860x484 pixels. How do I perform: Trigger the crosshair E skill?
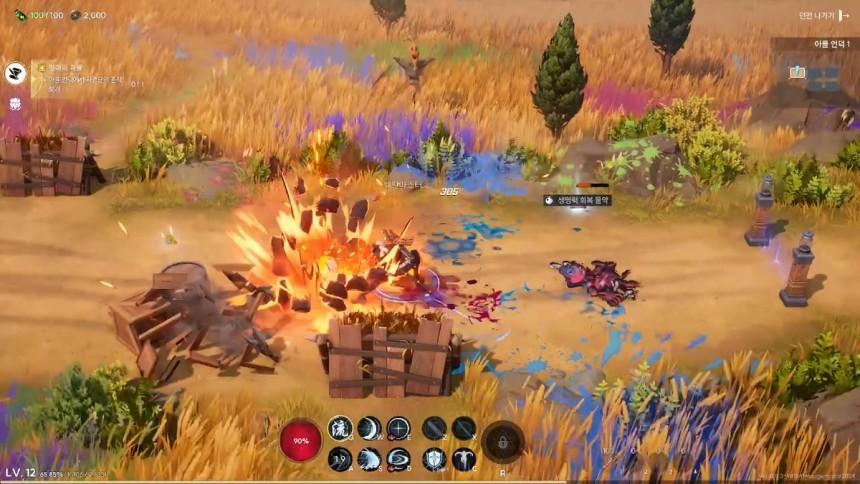tap(398, 428)
